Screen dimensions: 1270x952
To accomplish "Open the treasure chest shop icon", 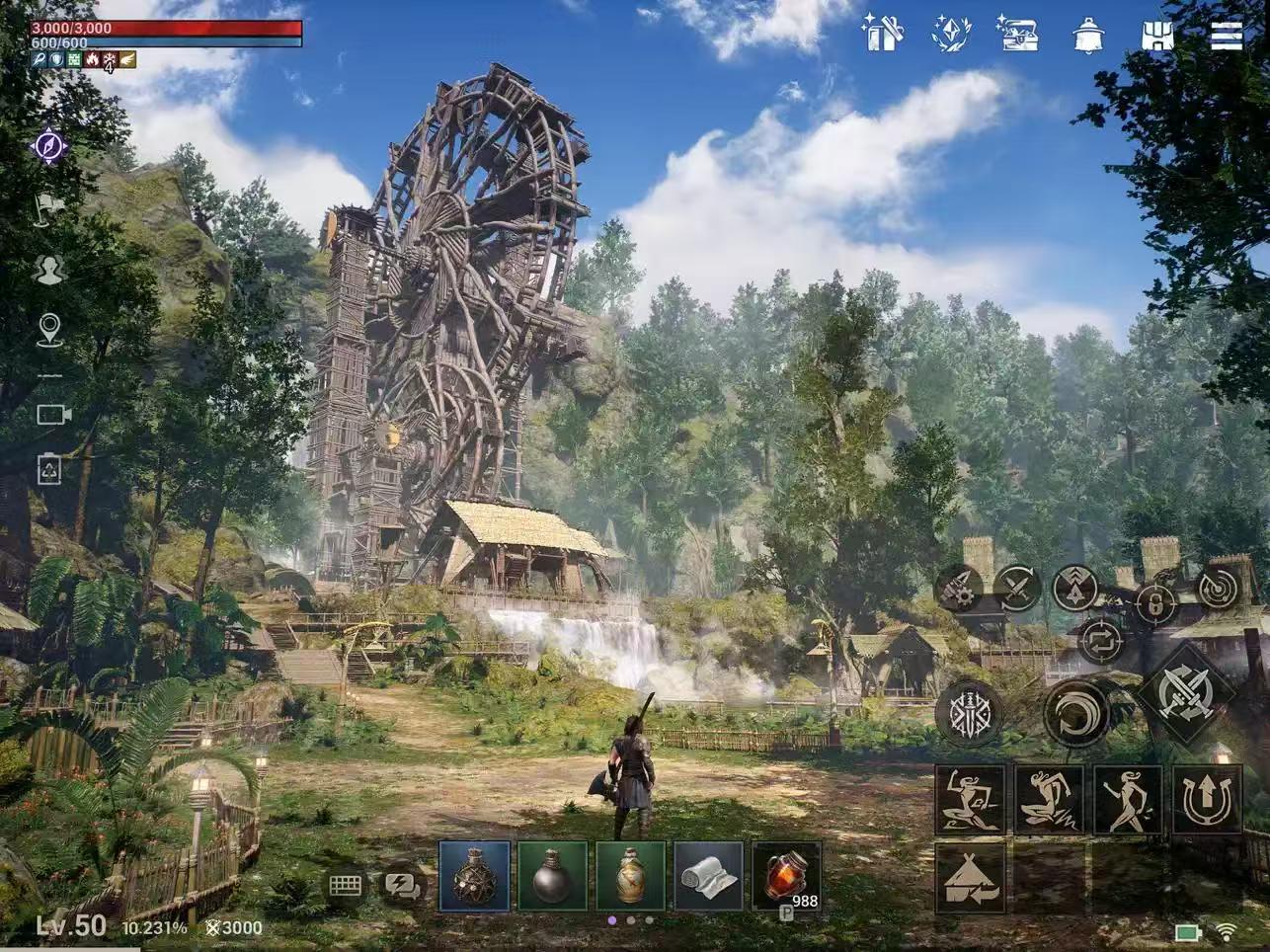I will (1016, 33).
